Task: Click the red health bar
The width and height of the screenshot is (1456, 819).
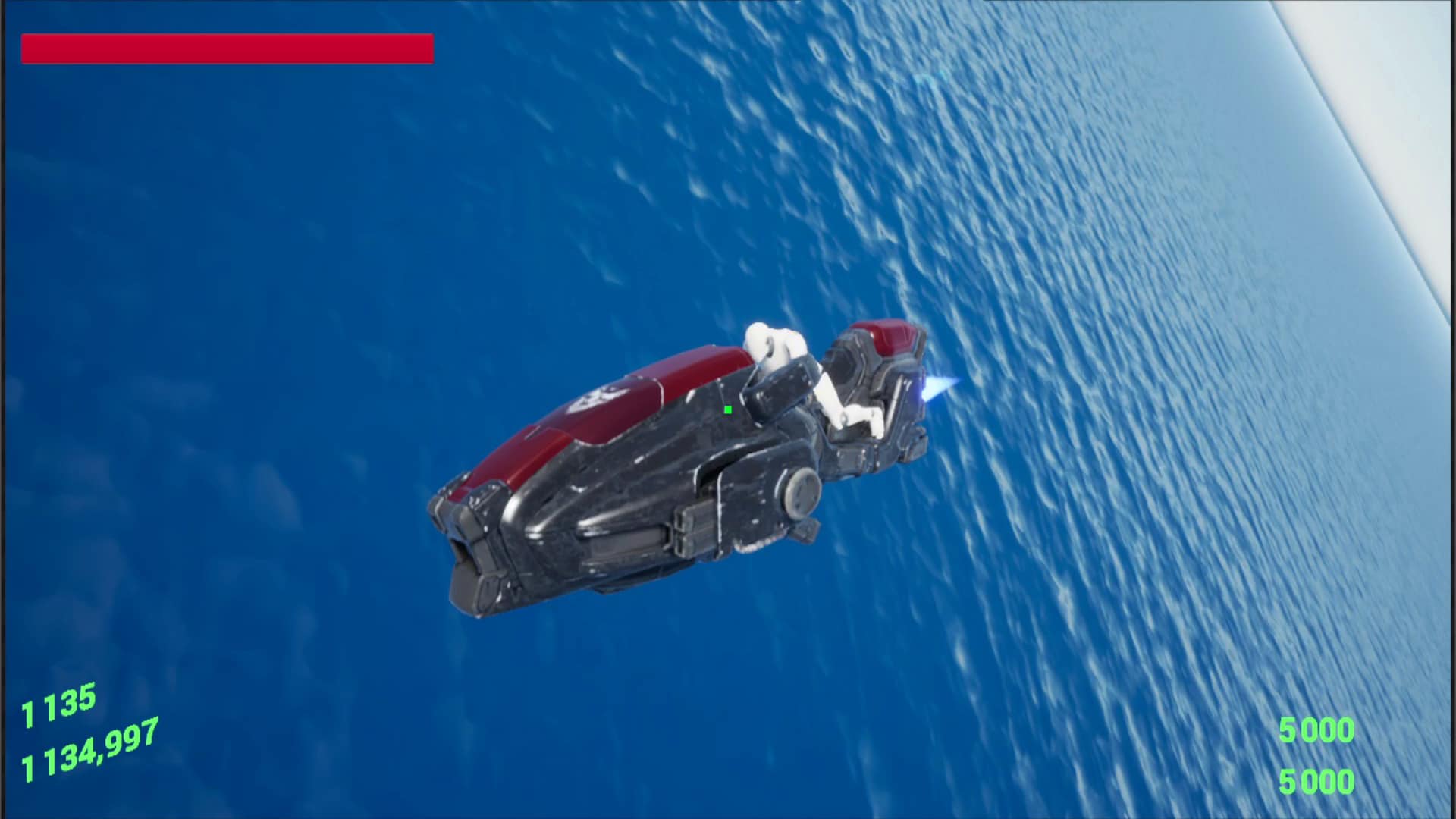Action: [227, 49]
